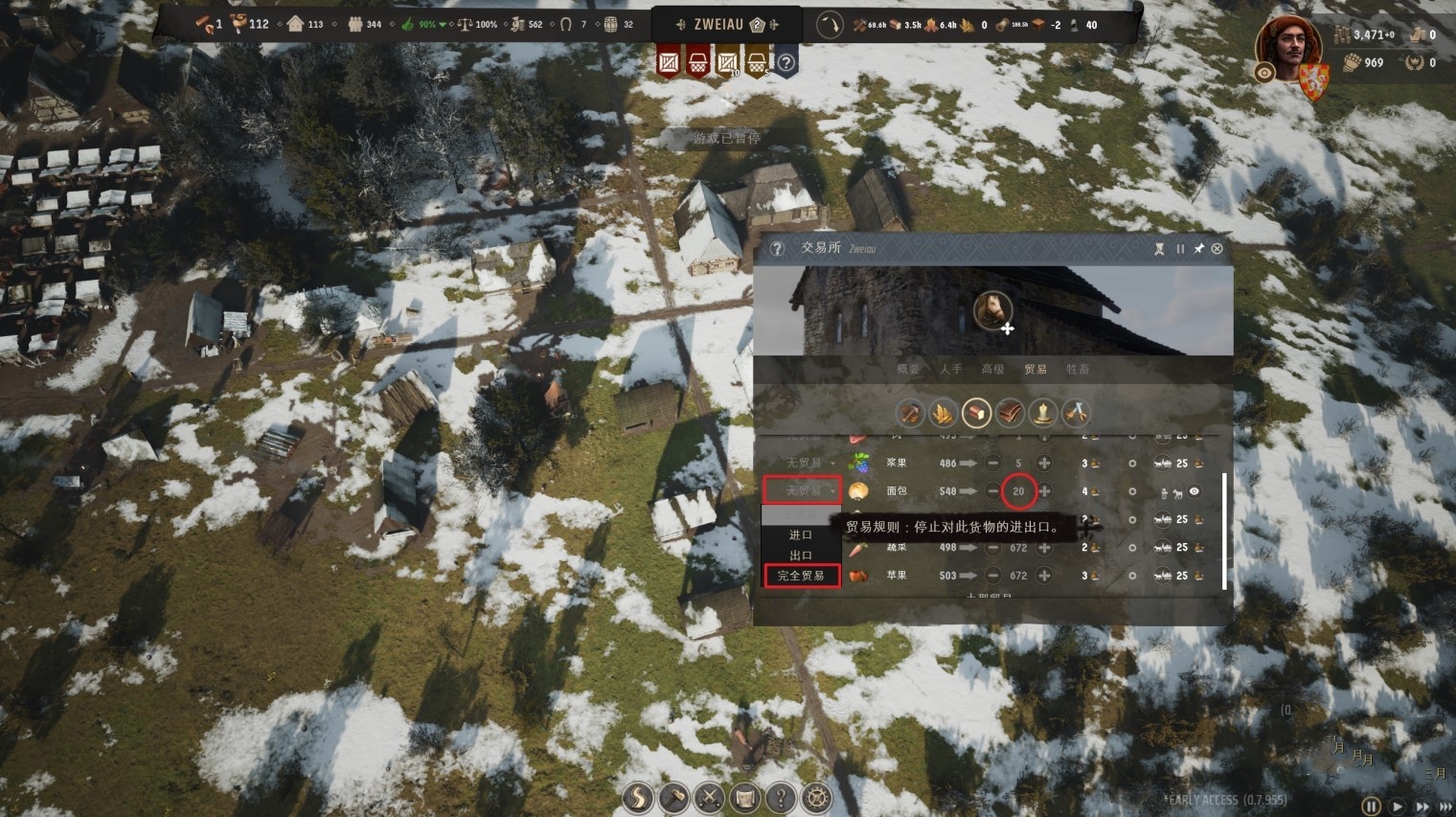
Task: Toggle the eye icon on the bread row
Action: pyautogui.click(x=1194, y=491)
